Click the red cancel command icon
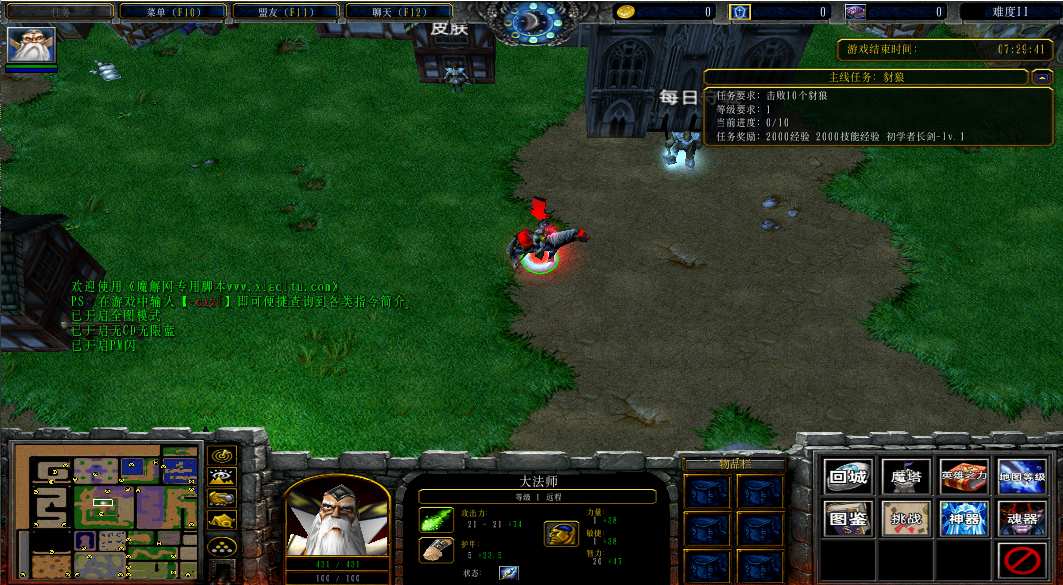The width and height of the screenshot is (1063, 585). tap(1022, 560)
